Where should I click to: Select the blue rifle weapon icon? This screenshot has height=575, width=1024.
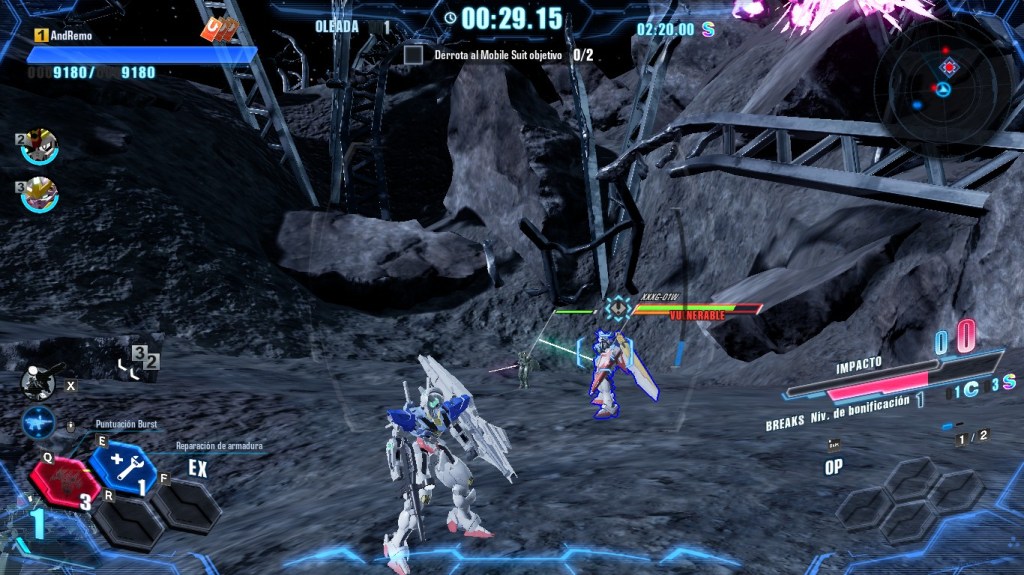coord(39,422)
